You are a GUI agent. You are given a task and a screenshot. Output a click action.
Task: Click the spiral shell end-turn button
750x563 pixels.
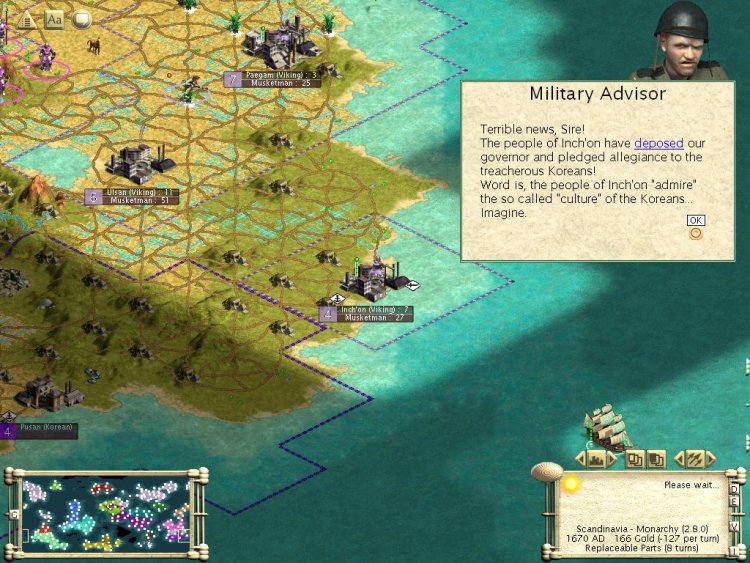pos(547,469)
